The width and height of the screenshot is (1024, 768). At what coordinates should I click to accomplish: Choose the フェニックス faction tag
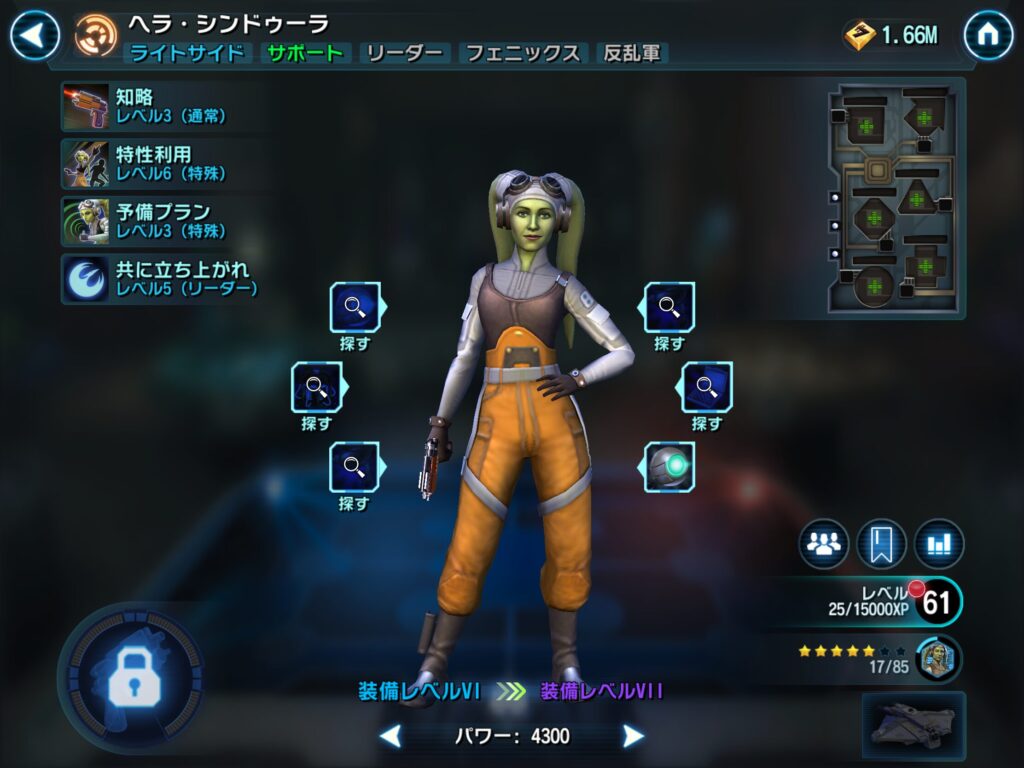pyautogui.click(x=524, y=54)
